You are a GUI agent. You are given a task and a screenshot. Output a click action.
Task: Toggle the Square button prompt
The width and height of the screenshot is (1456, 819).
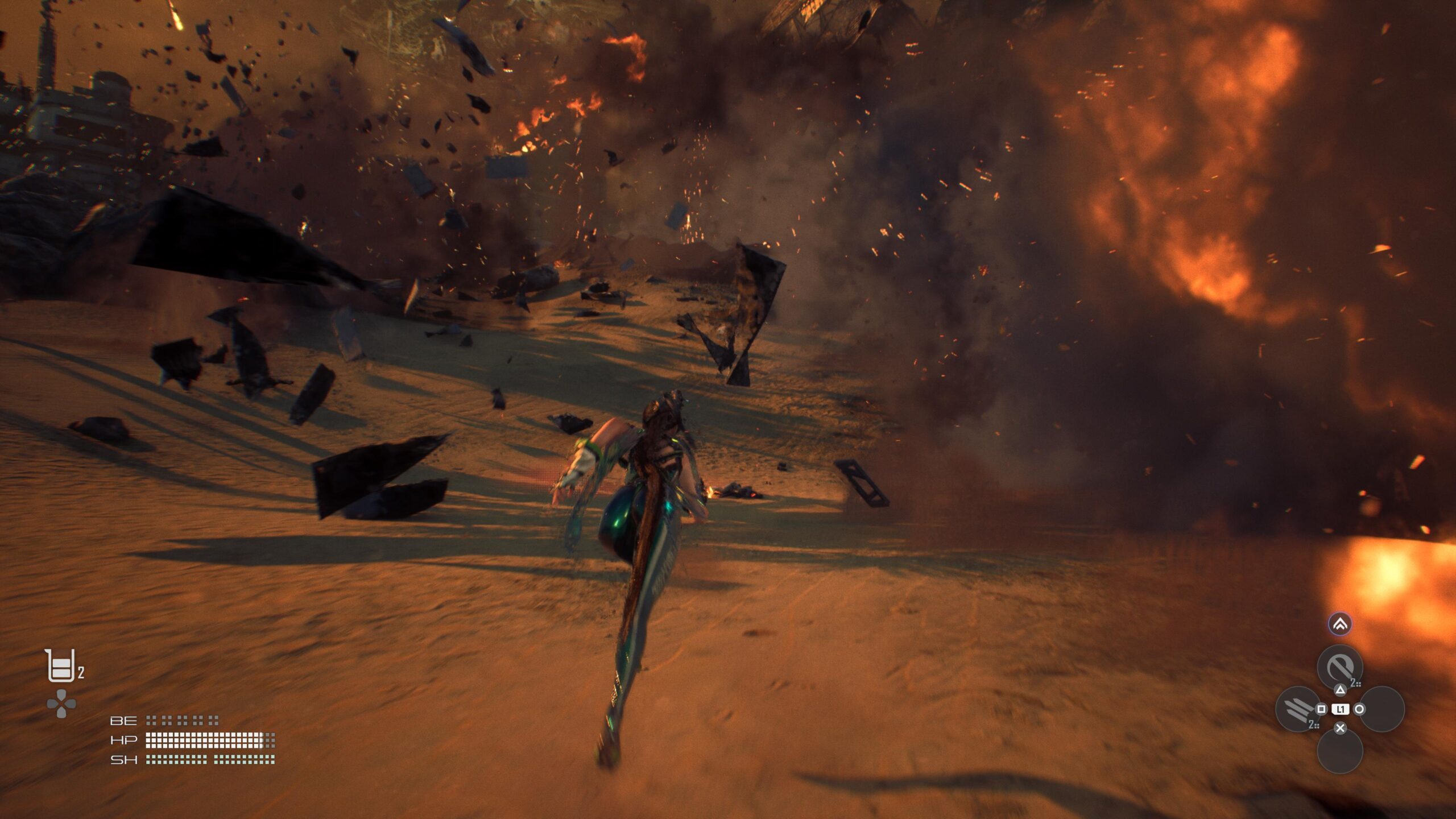1321,709
